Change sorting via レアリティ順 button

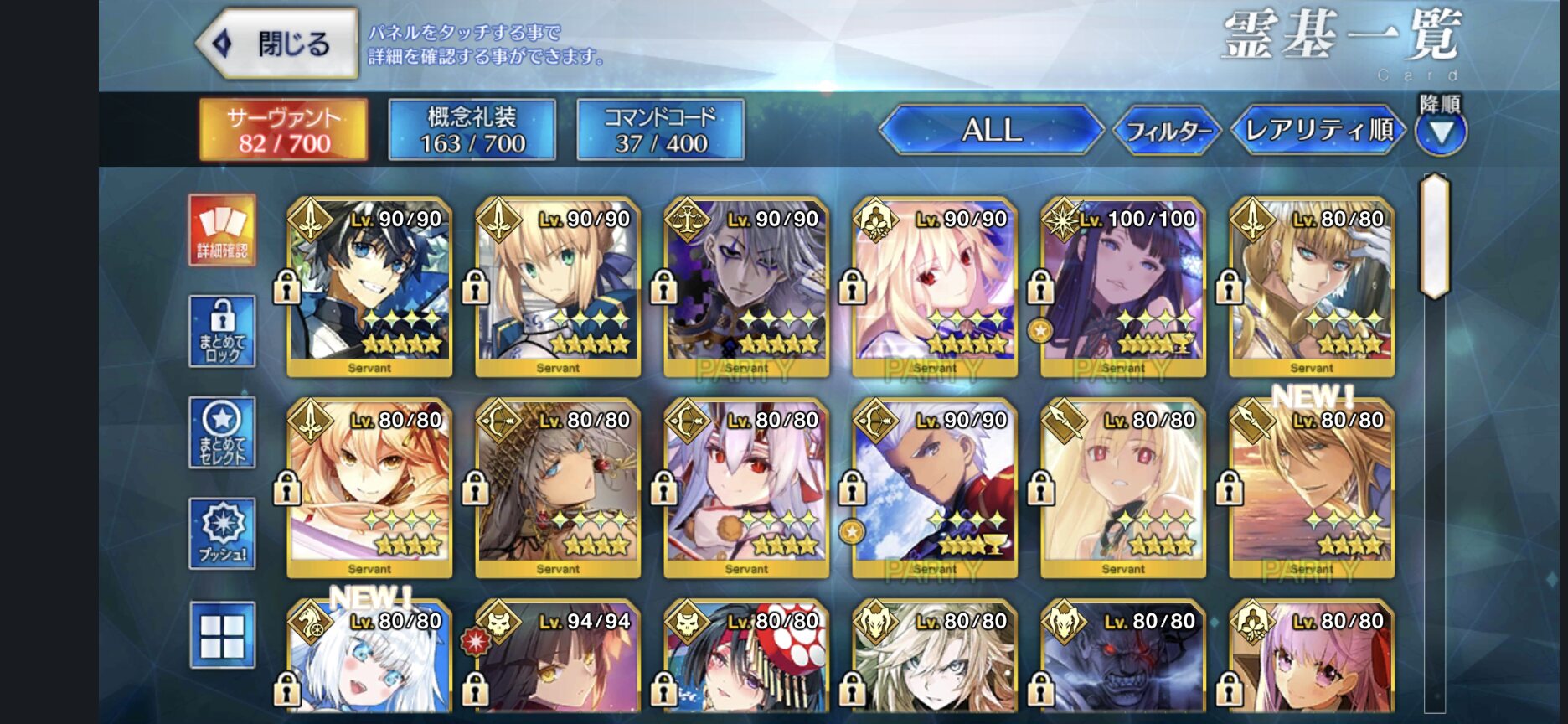pyautogui.click(x=1318, y=130)
